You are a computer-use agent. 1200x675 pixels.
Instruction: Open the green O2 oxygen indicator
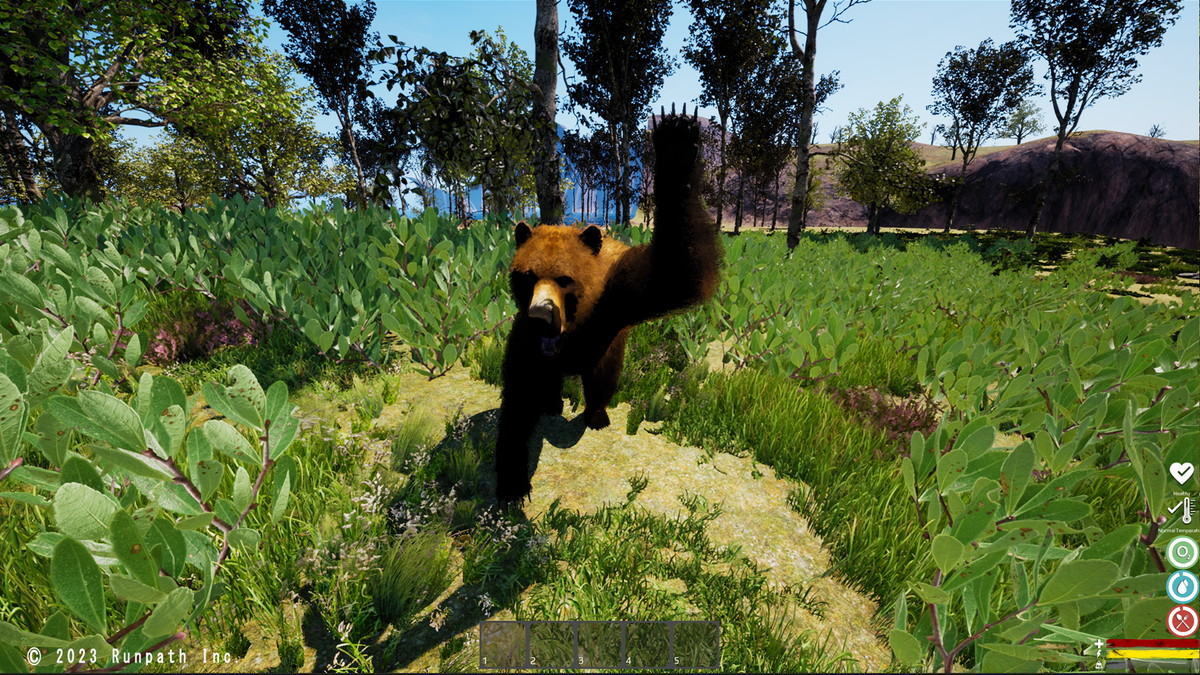click(1182, 552)
